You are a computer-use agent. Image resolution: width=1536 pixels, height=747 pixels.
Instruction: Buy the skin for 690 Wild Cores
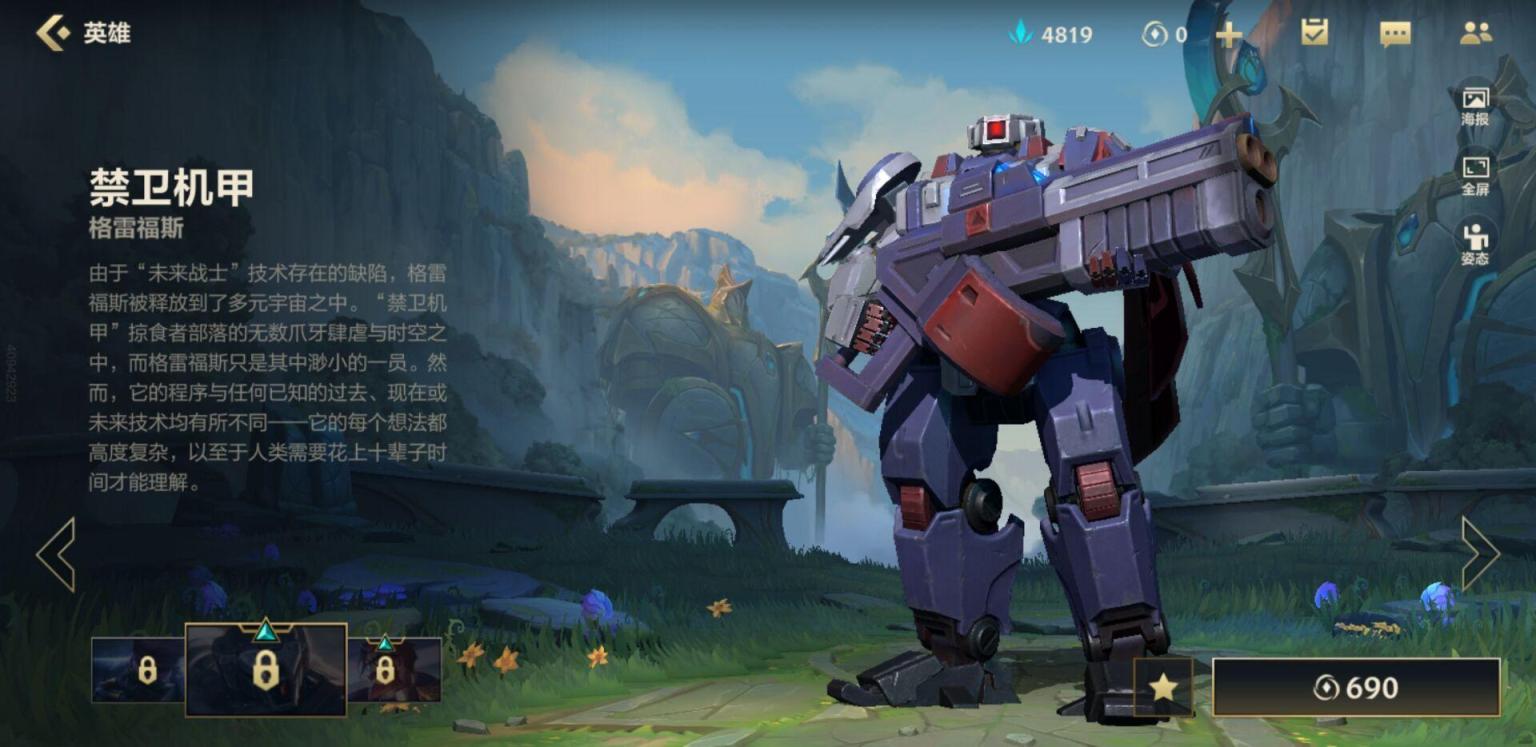[x=1356, y=687]
